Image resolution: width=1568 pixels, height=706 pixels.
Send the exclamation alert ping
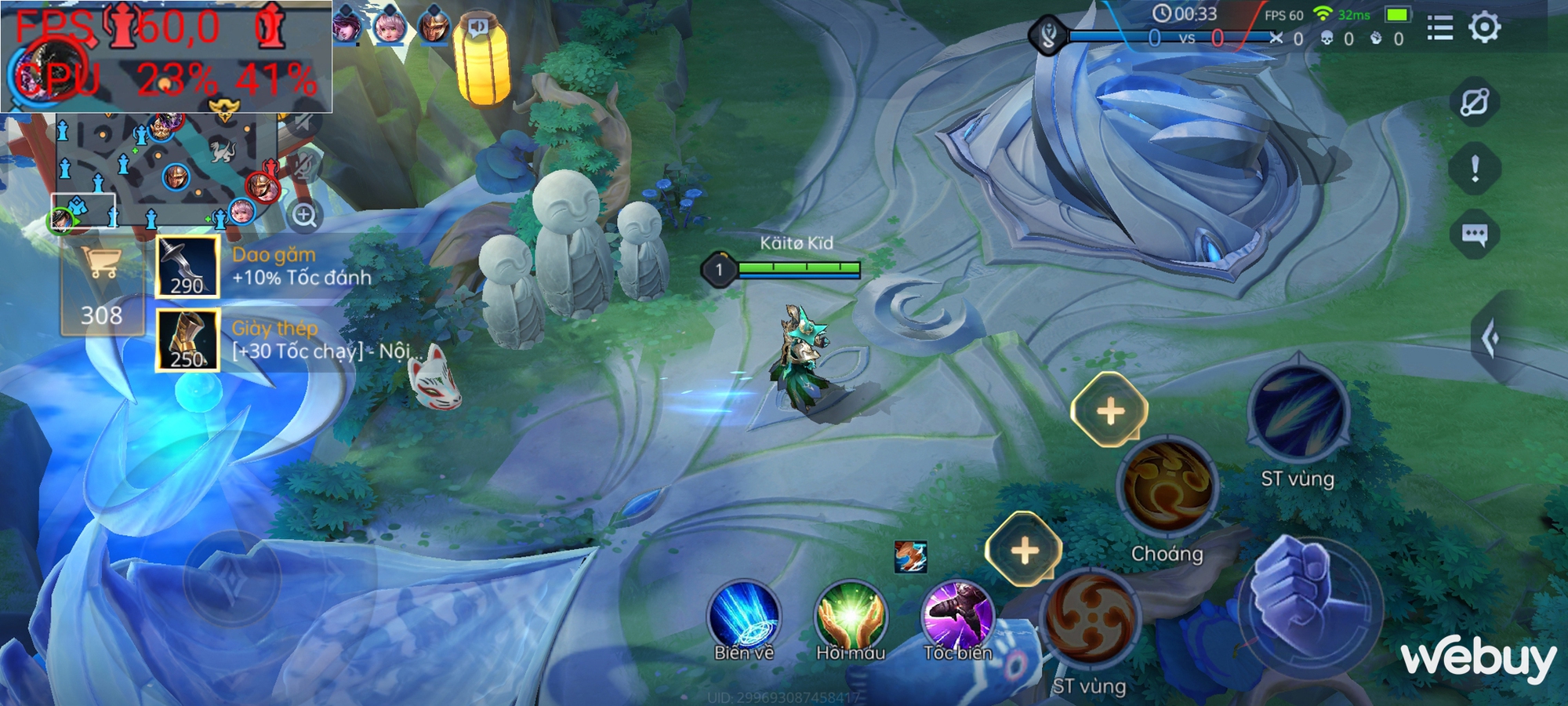tap(1475, 168)
